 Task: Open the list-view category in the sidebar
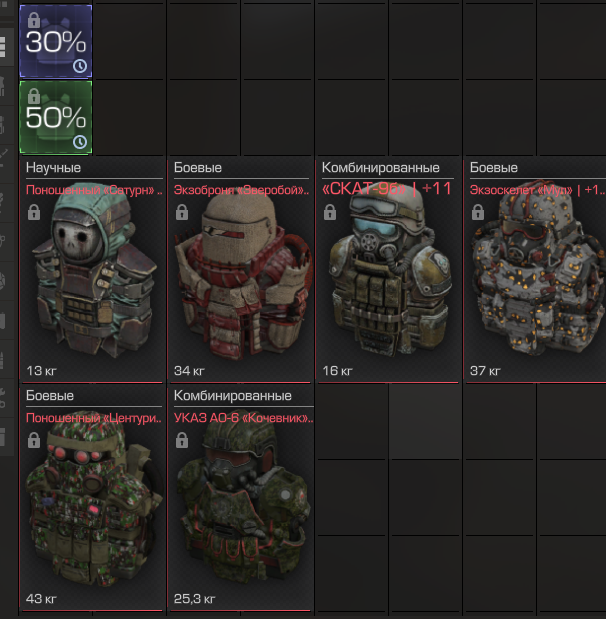[5, 46]
